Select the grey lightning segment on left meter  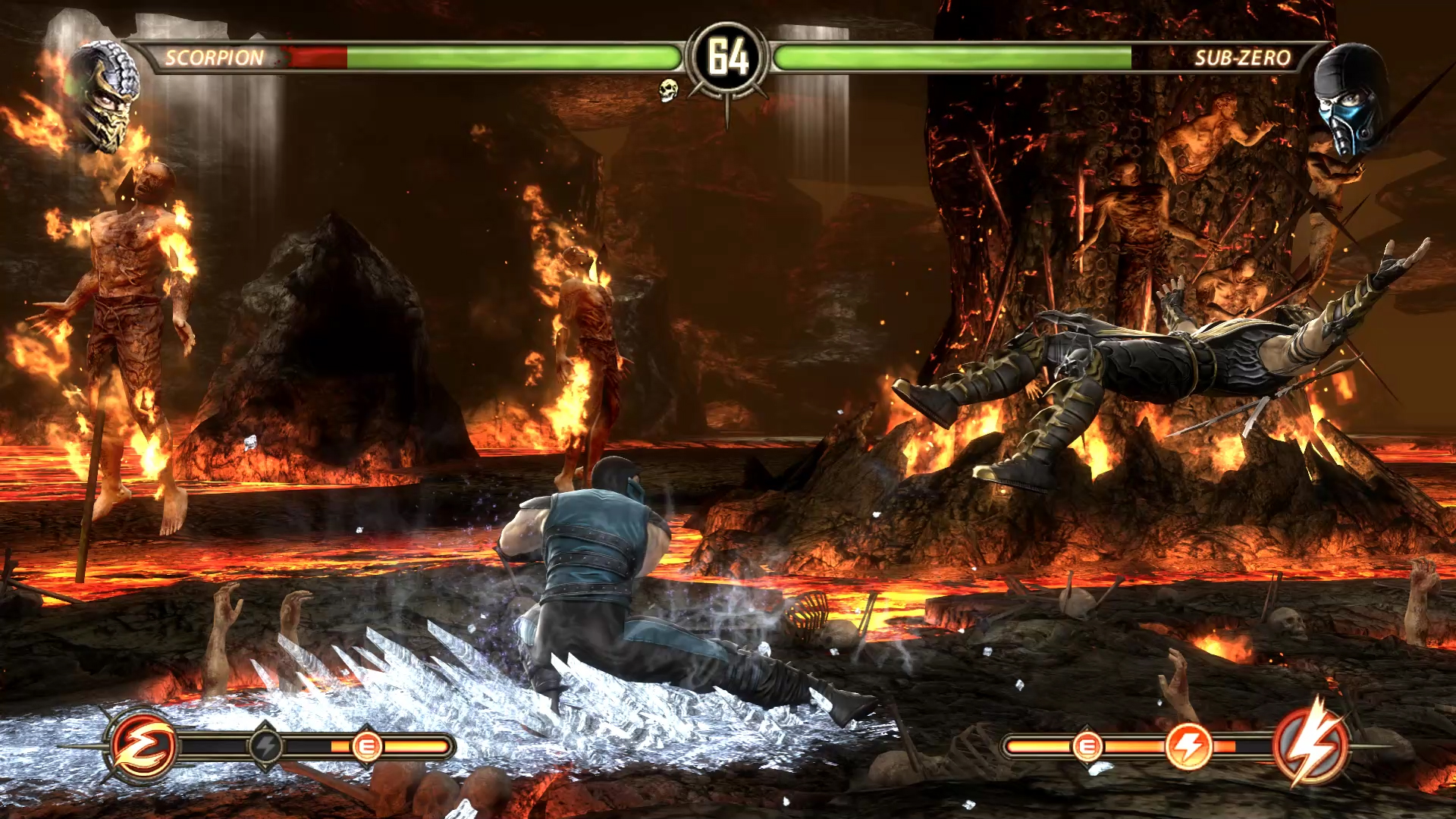point(265,747)
